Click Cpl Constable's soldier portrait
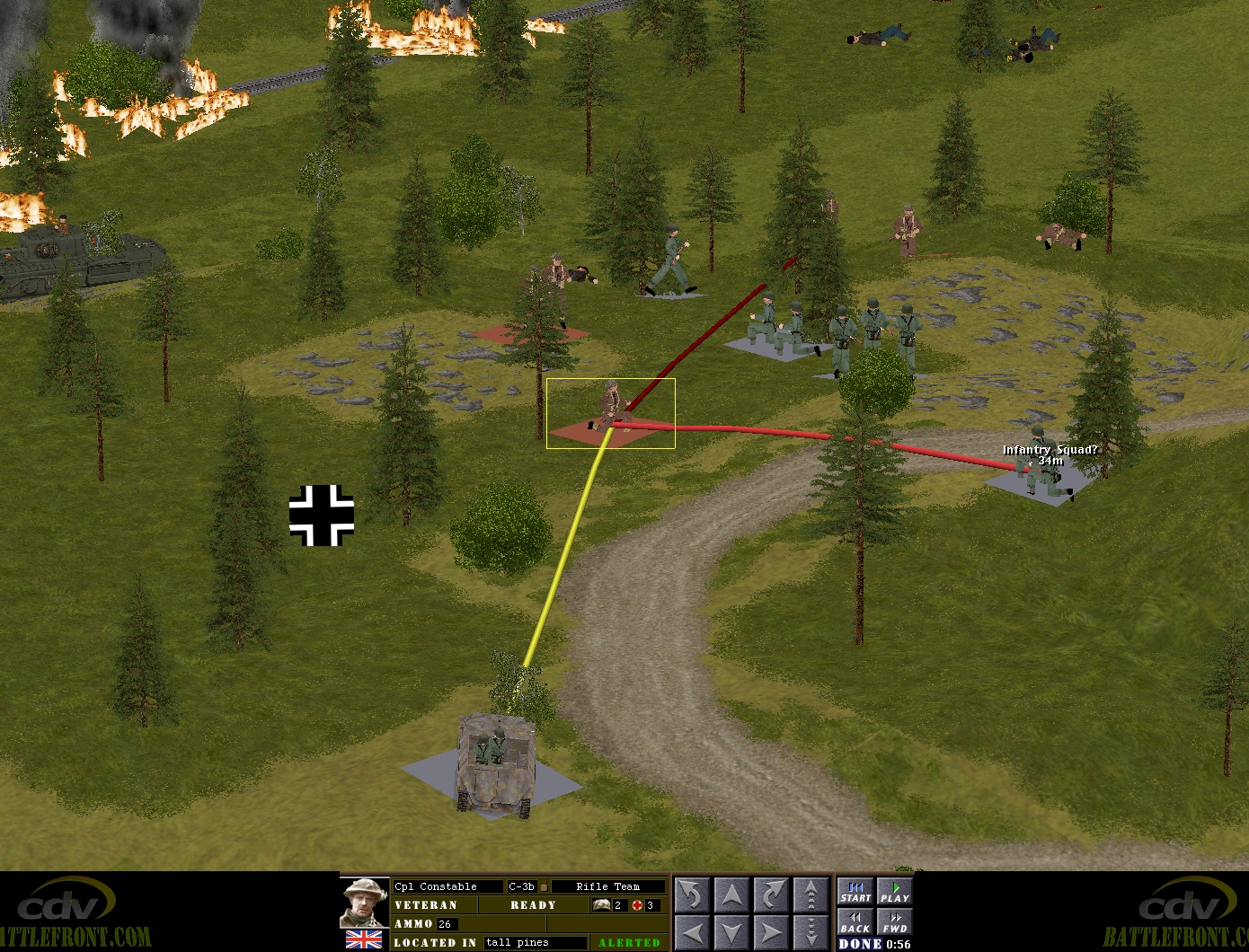The image size is (1249, 952). [365, 903]
